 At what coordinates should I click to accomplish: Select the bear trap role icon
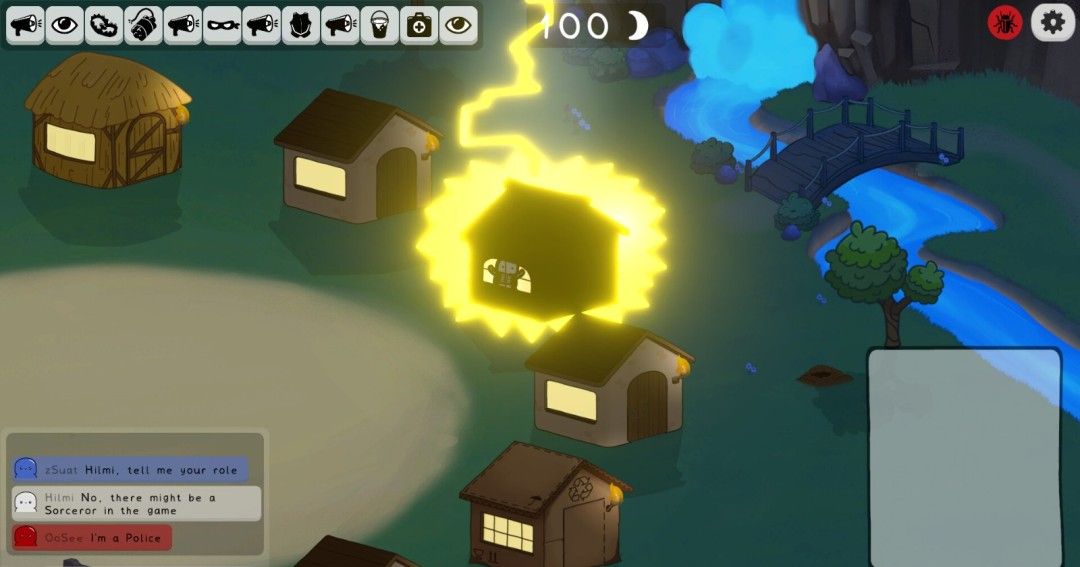pos(103,25)
